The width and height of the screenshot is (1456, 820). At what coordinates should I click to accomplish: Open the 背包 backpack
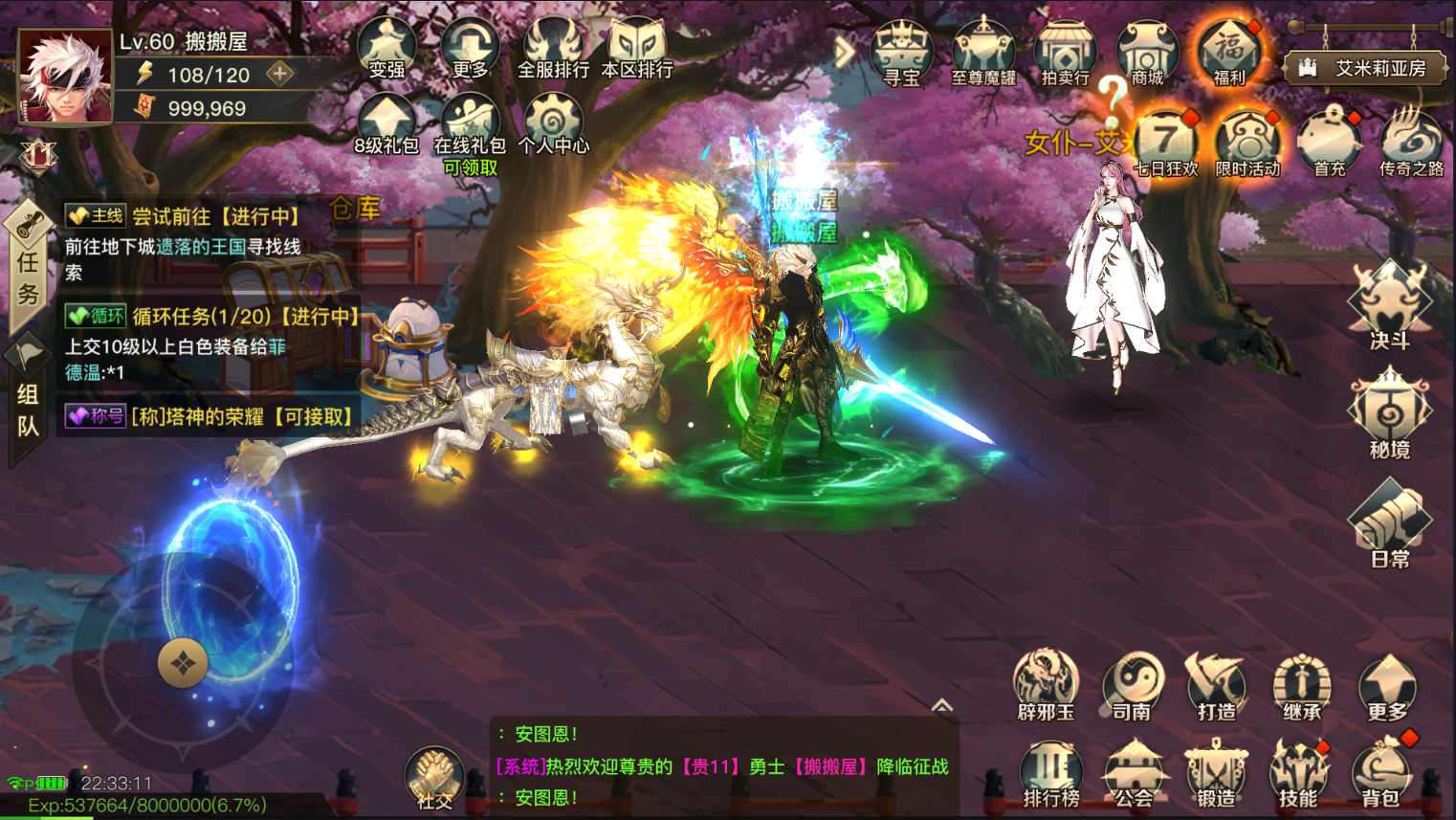coord(1380,773)
